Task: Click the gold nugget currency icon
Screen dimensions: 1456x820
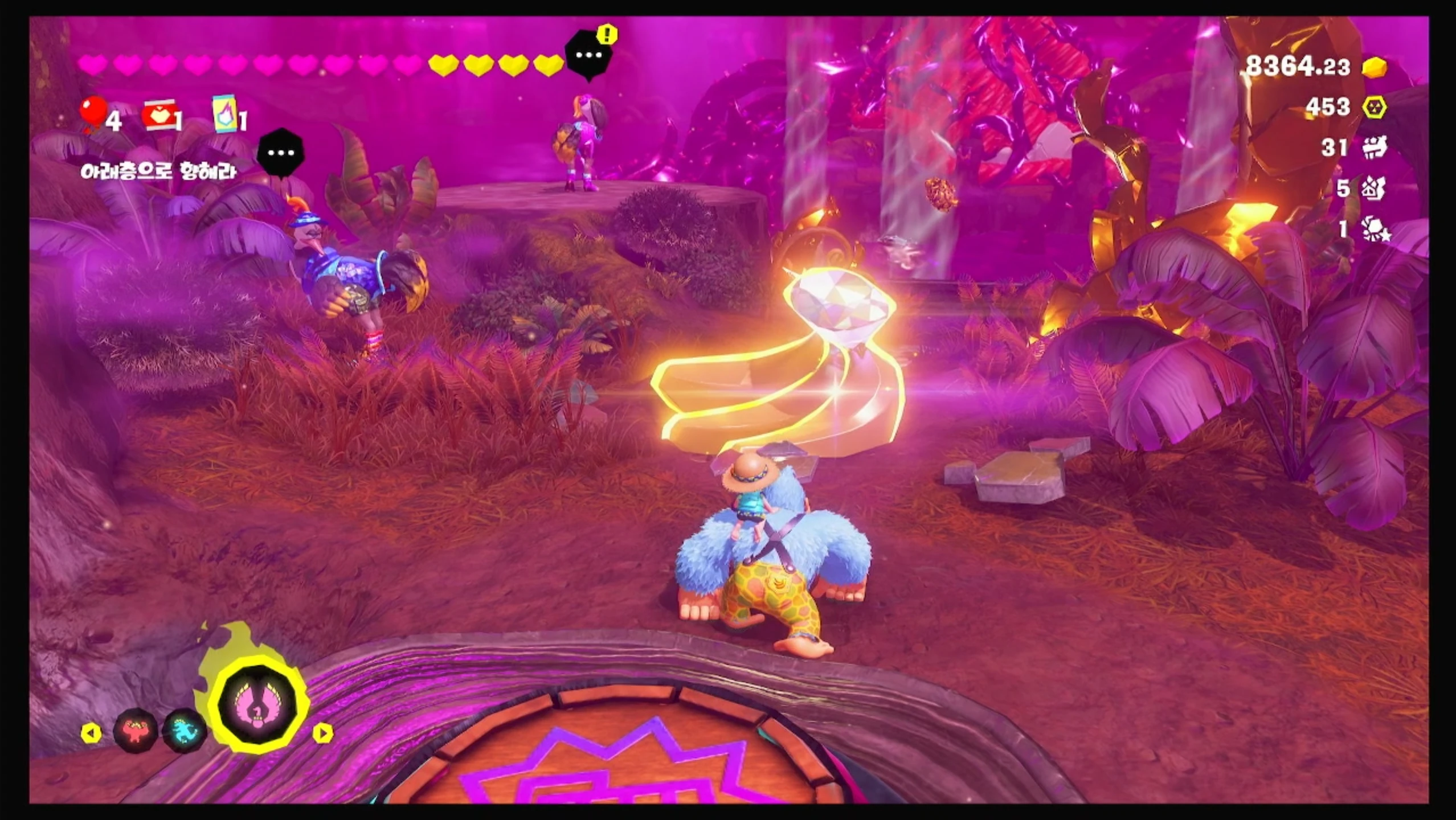Action: tap(1374, 68)
